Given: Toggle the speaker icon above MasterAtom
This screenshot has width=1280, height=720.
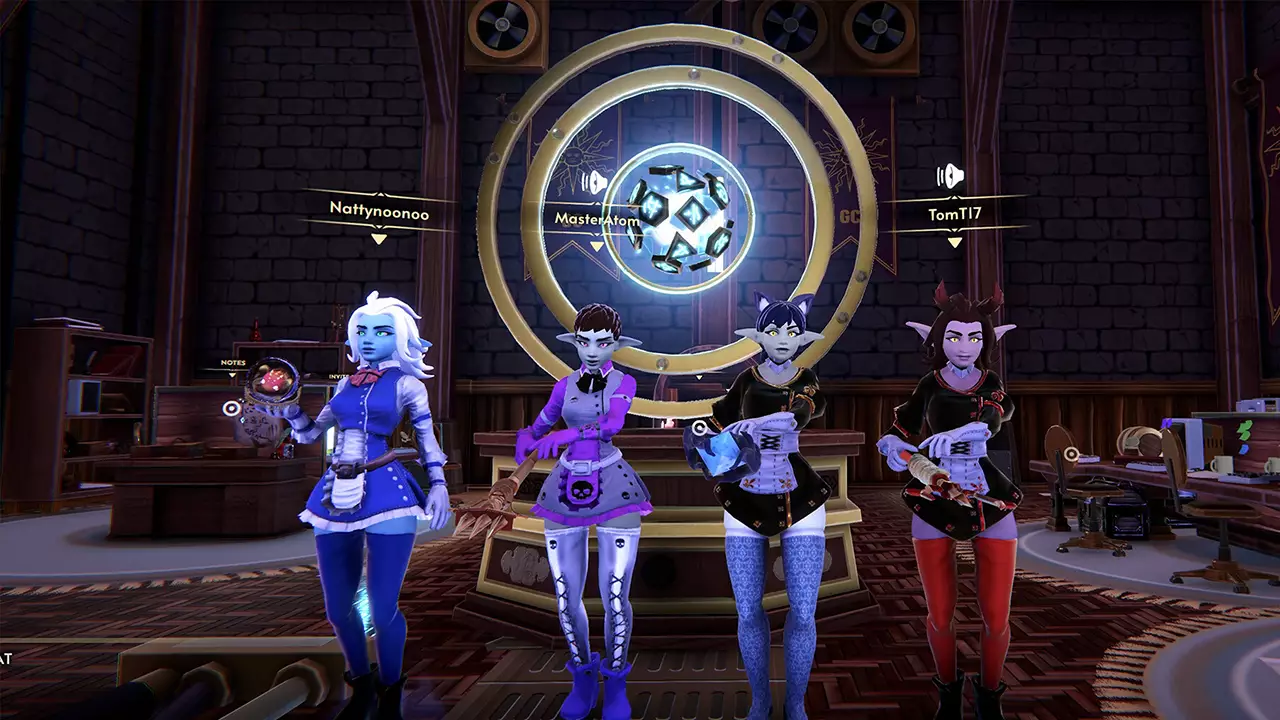Looking at the screenshot, I should pos(594,182).
